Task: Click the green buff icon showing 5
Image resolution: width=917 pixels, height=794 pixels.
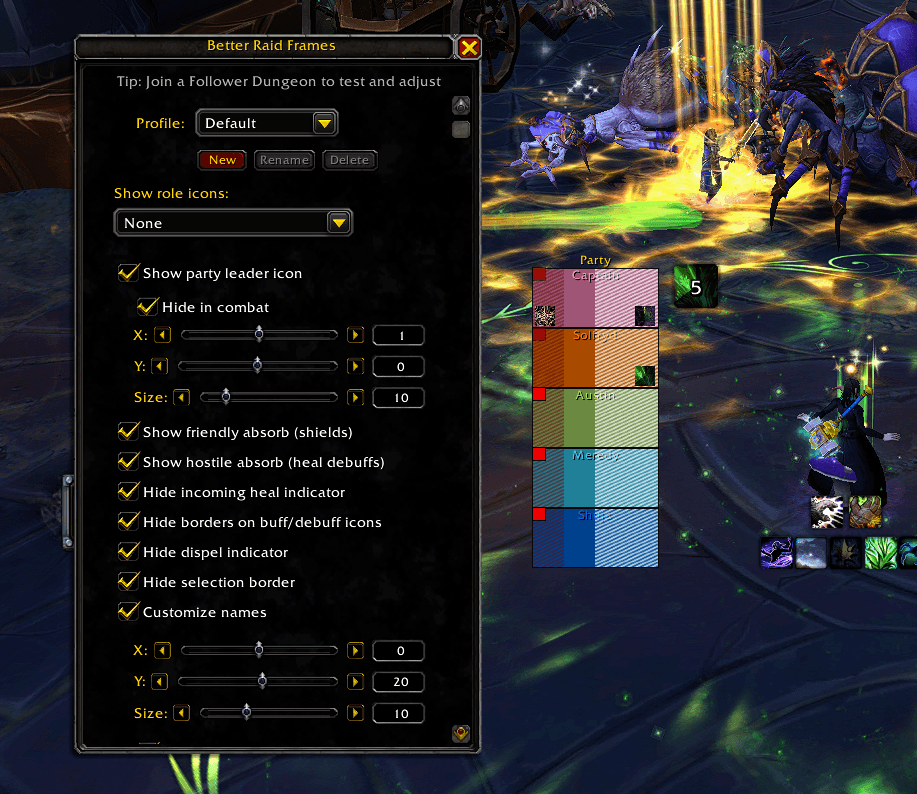Action: click(x=695, y=287)
